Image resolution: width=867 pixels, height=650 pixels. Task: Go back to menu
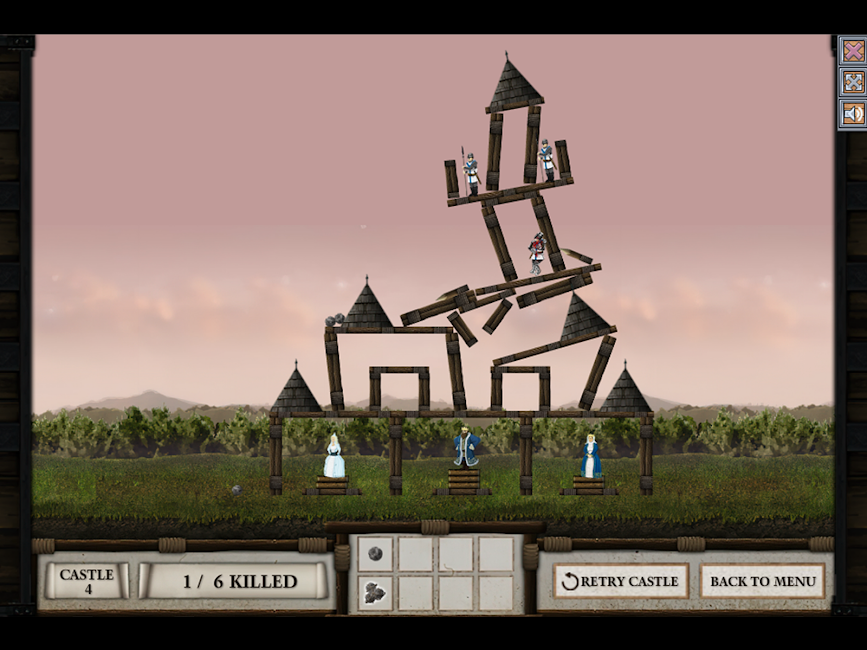tap(762, 581)
